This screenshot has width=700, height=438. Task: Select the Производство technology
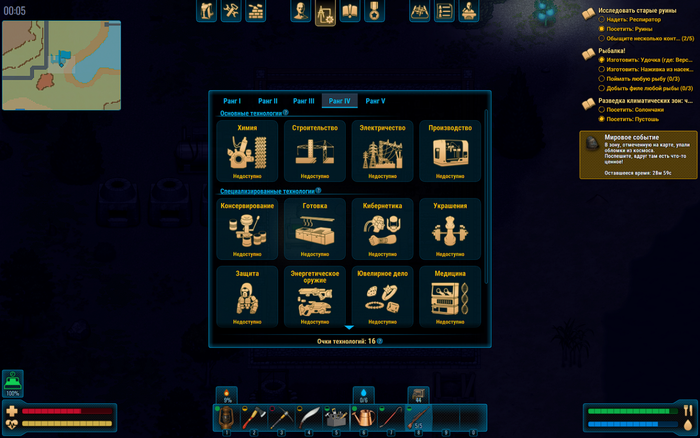(450, 152)
